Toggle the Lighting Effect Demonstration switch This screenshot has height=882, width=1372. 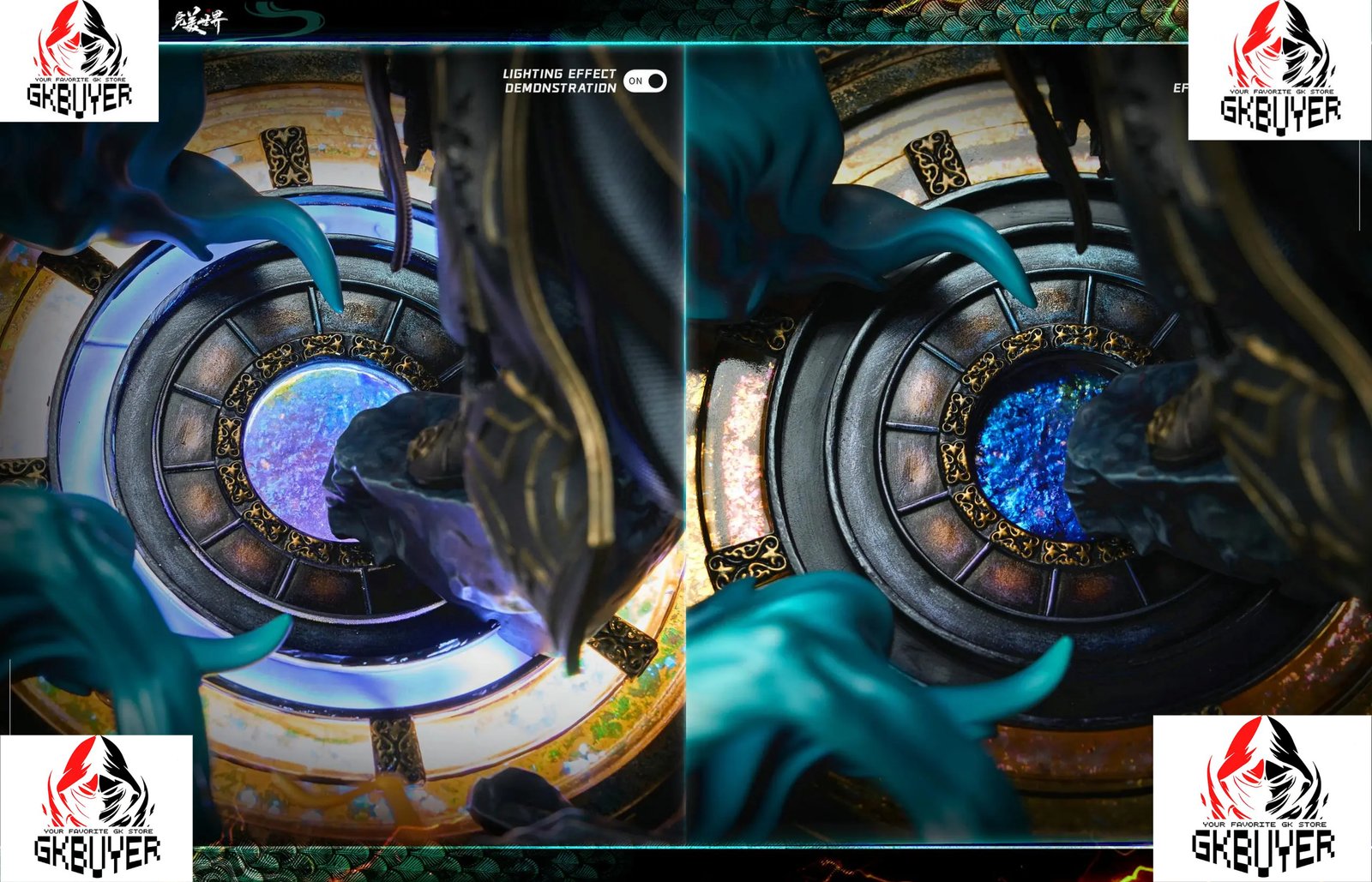pyautogui.click(x=645, y=81)
